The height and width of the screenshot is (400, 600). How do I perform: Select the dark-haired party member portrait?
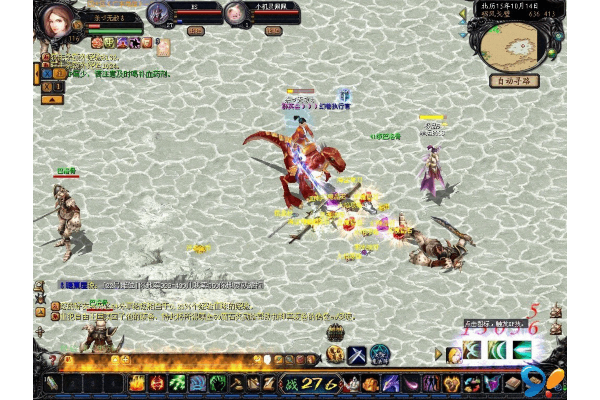[158, 14]
